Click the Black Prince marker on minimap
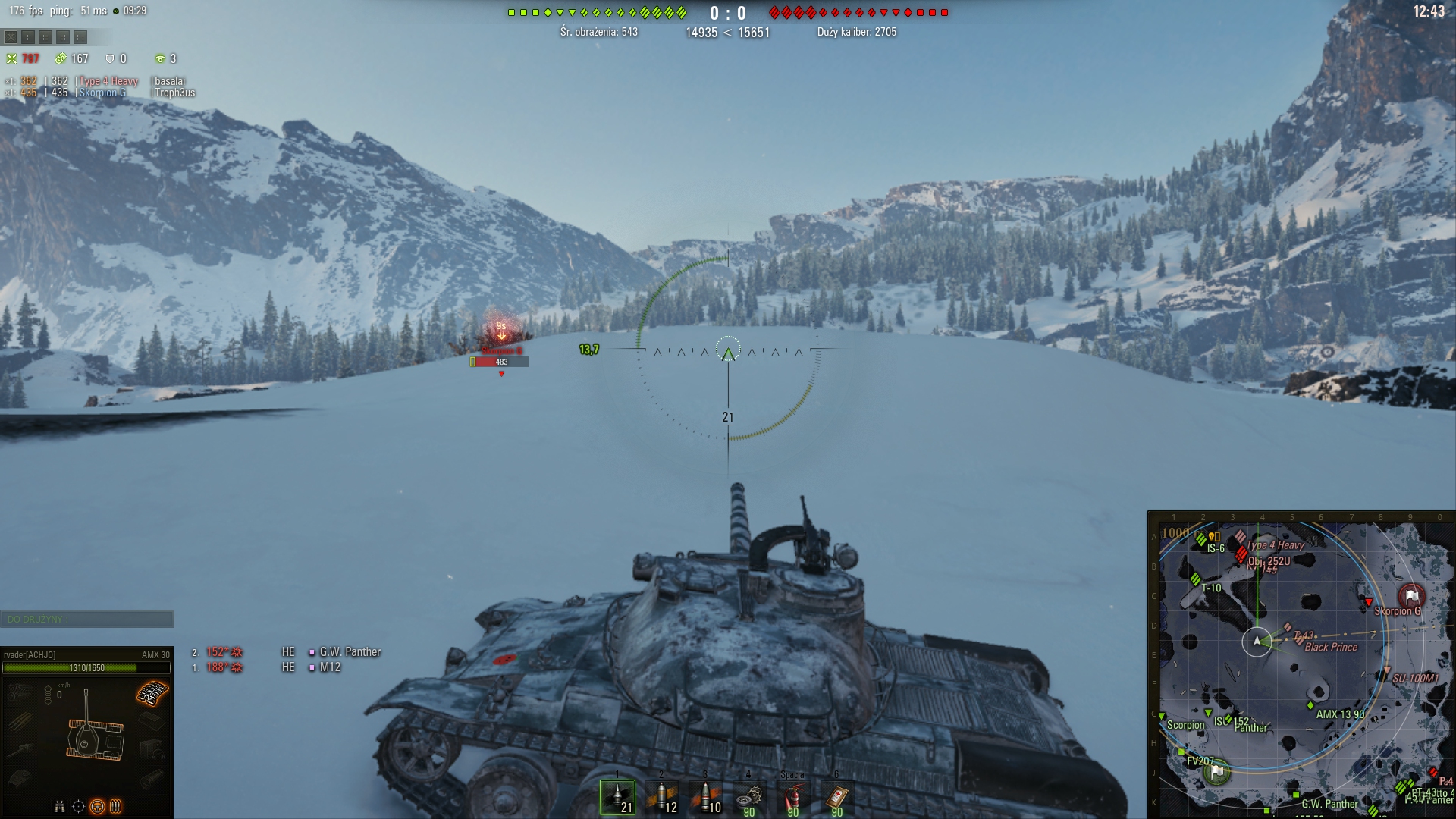Image resolution: width=1456 pixels, height=819 pixels. 1330,648
